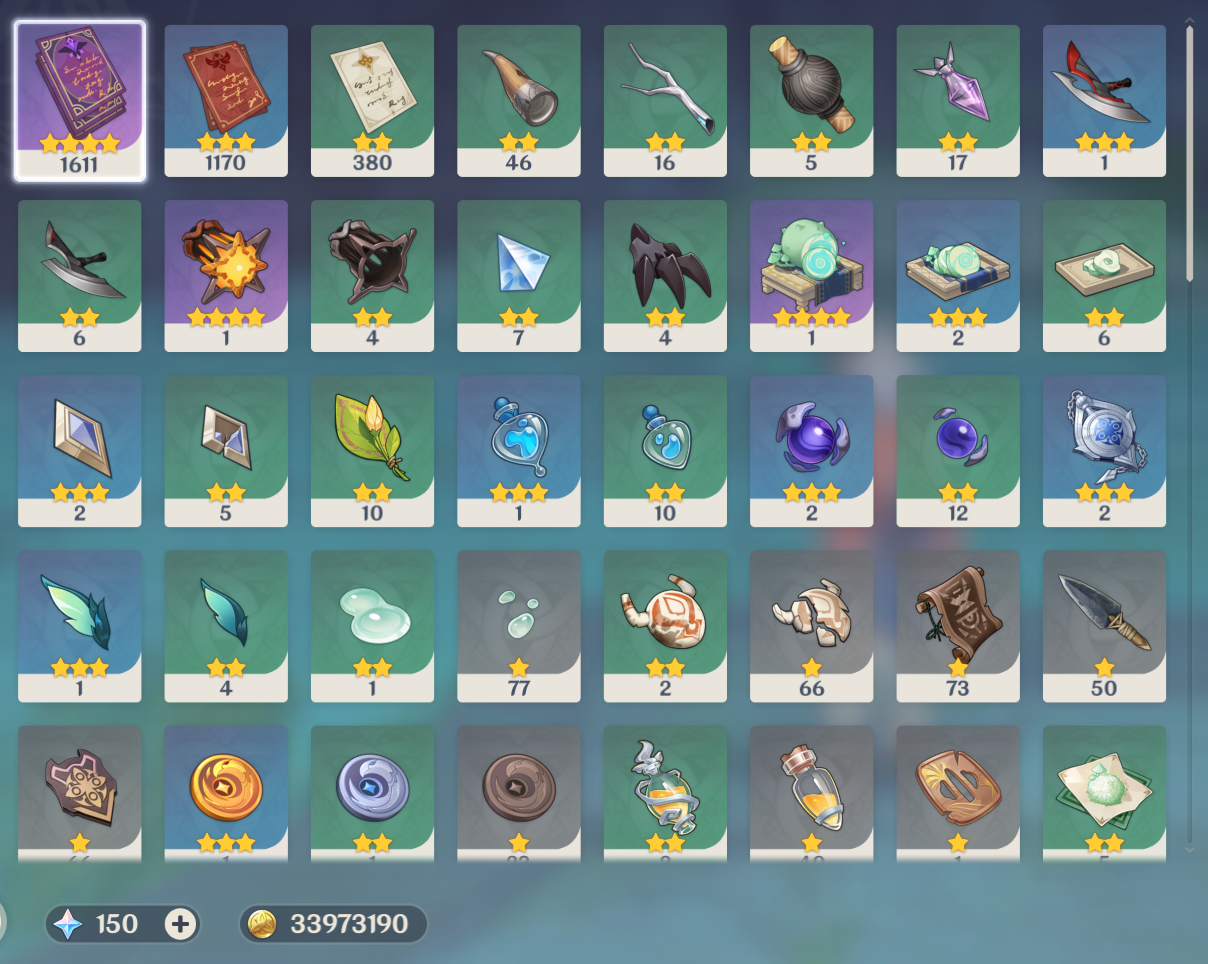
Task: Select the purple Hero's Wit book stack
Action: coord(79,100)
